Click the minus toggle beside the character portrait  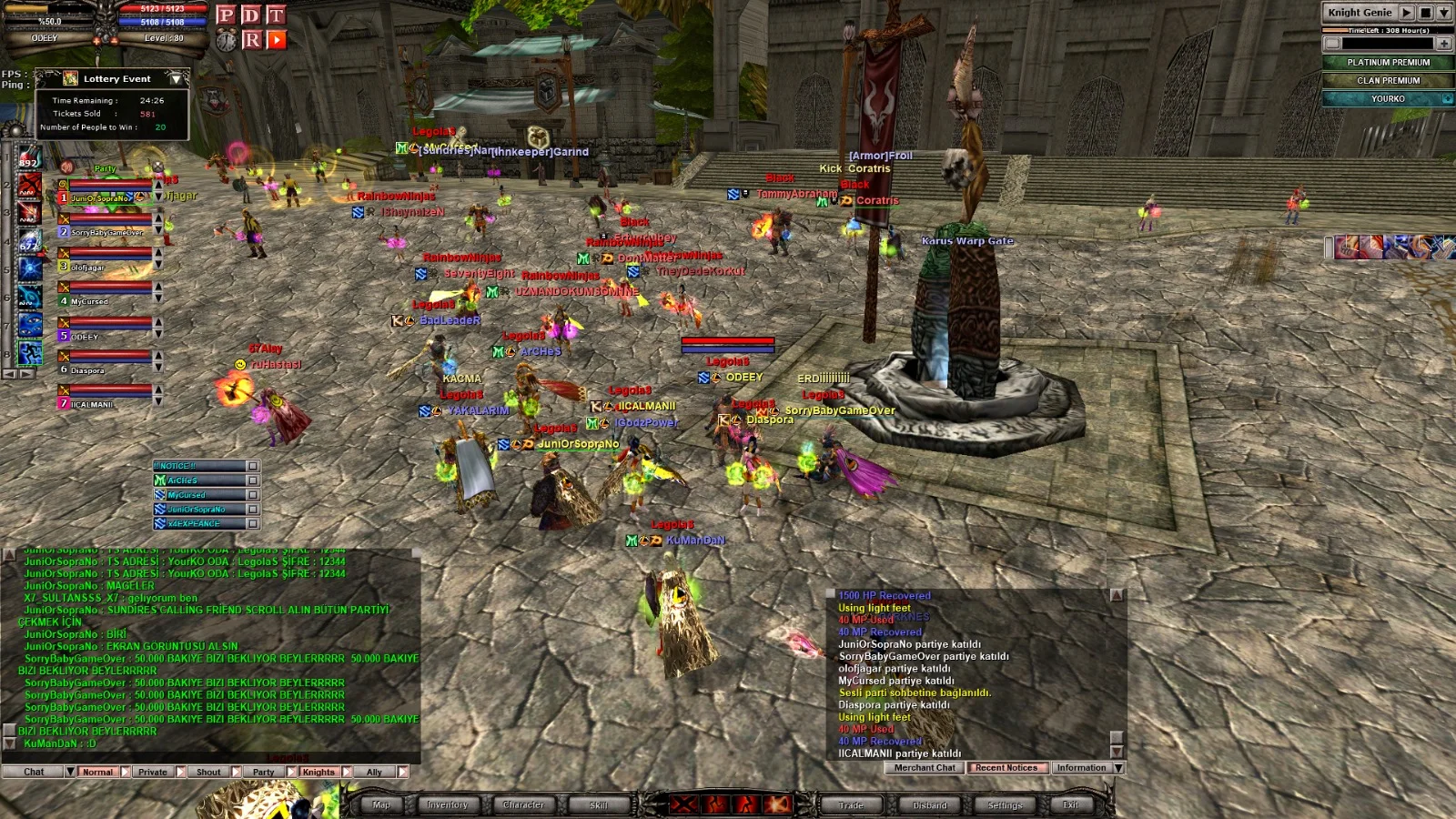[x=115, y=41]
